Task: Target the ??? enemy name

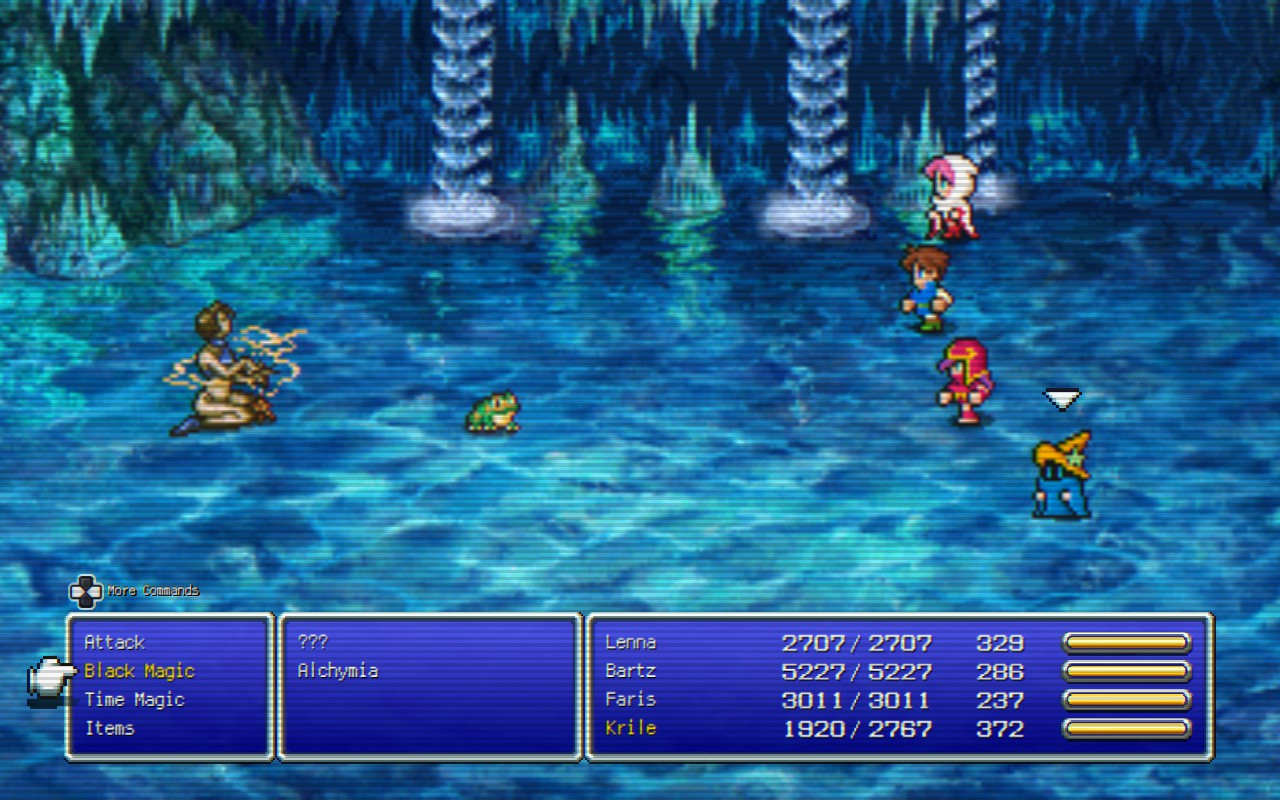Action: click(313, 642)
